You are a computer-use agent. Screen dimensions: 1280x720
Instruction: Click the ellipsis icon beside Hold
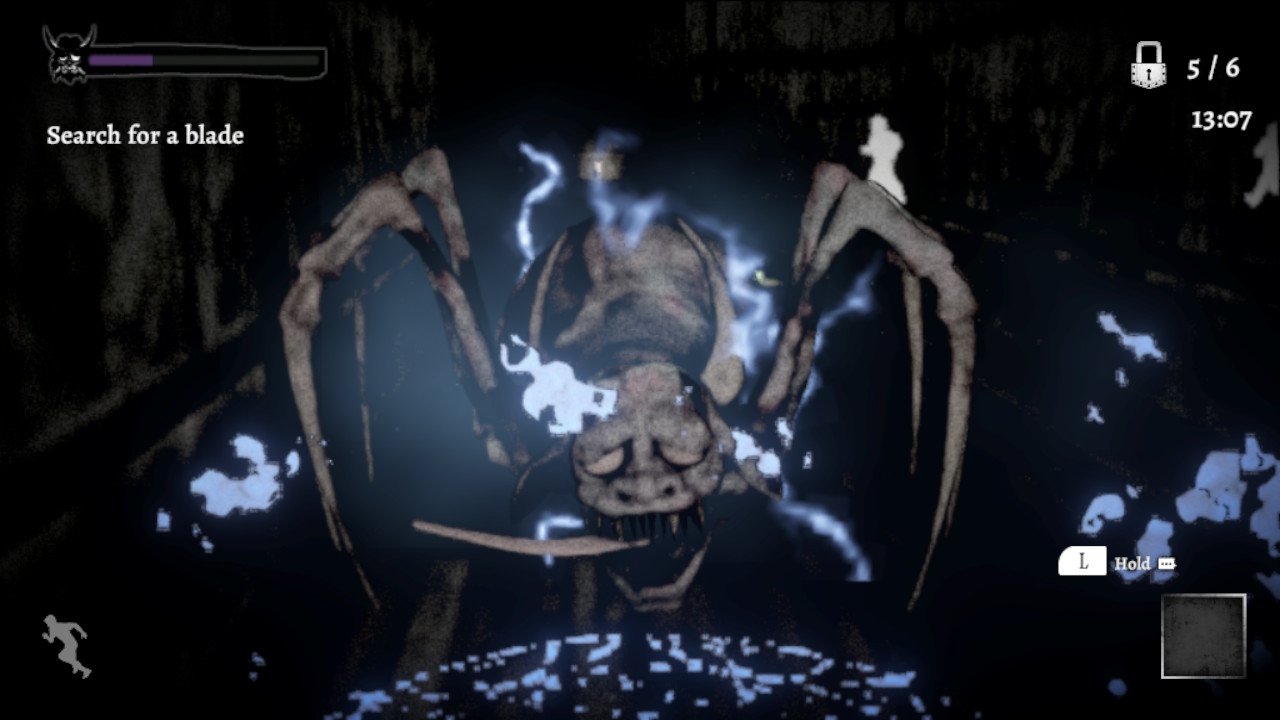(x=1167, y=563)
